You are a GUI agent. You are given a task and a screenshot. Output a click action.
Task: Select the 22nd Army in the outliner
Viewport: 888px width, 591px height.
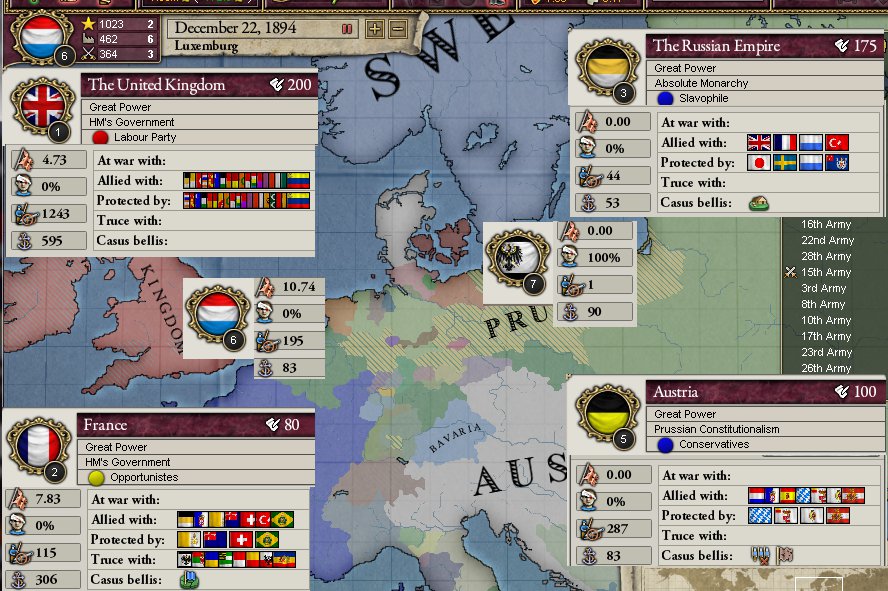[x=826, y=240]
